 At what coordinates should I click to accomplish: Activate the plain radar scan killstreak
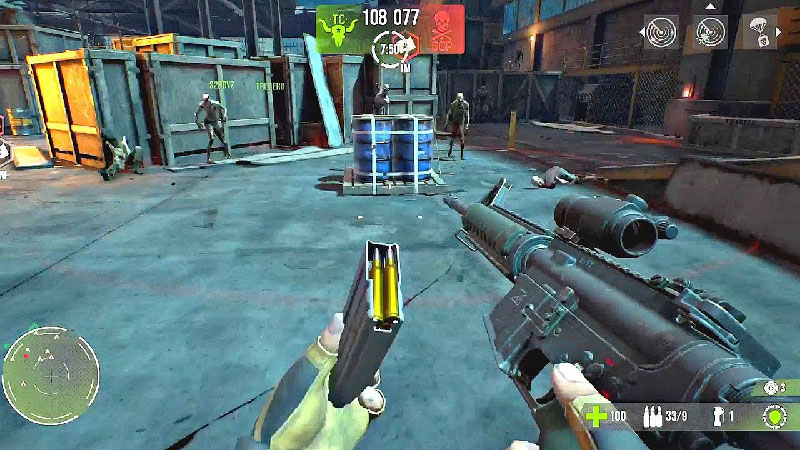660,32
